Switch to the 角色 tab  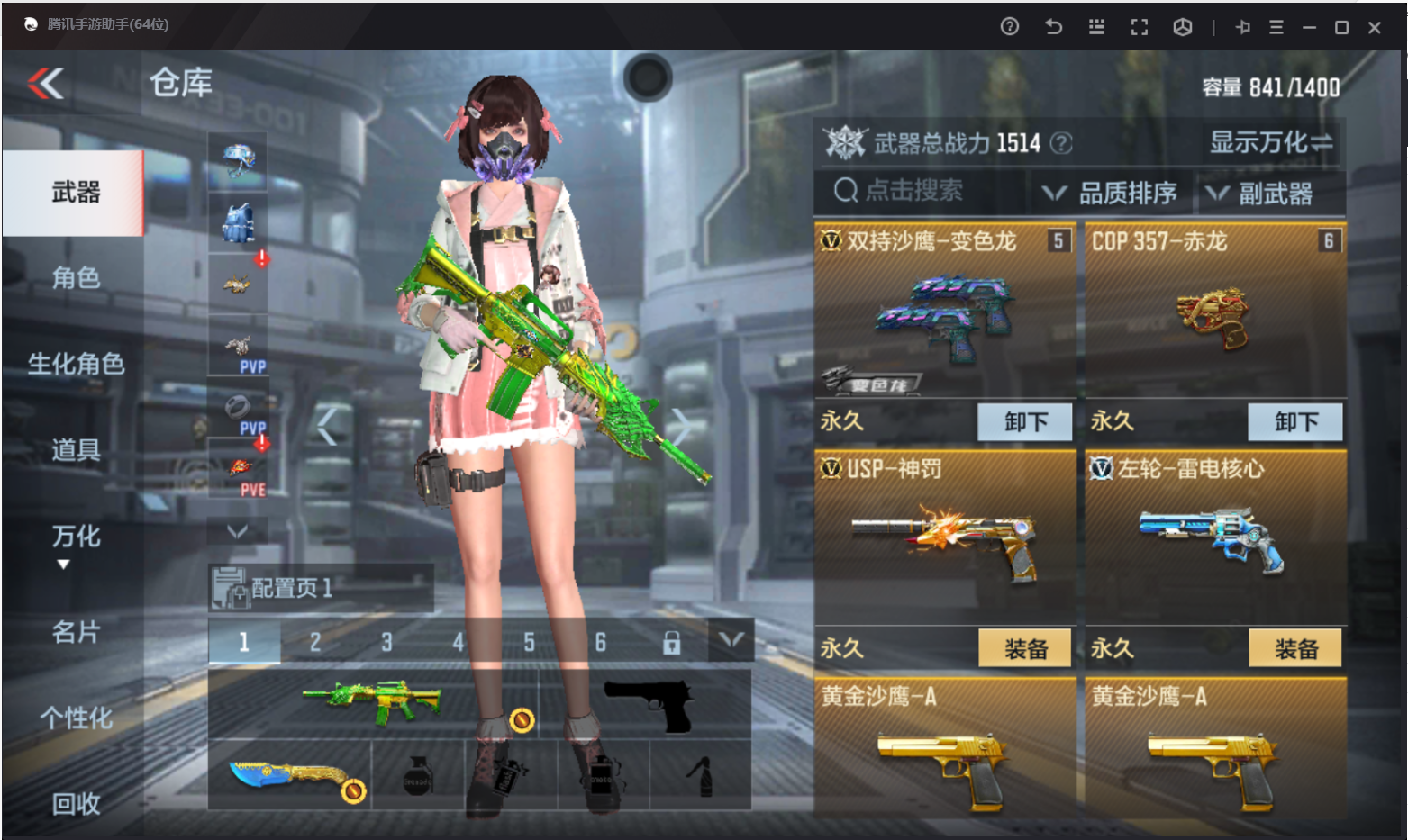click(x=76, y=277)
